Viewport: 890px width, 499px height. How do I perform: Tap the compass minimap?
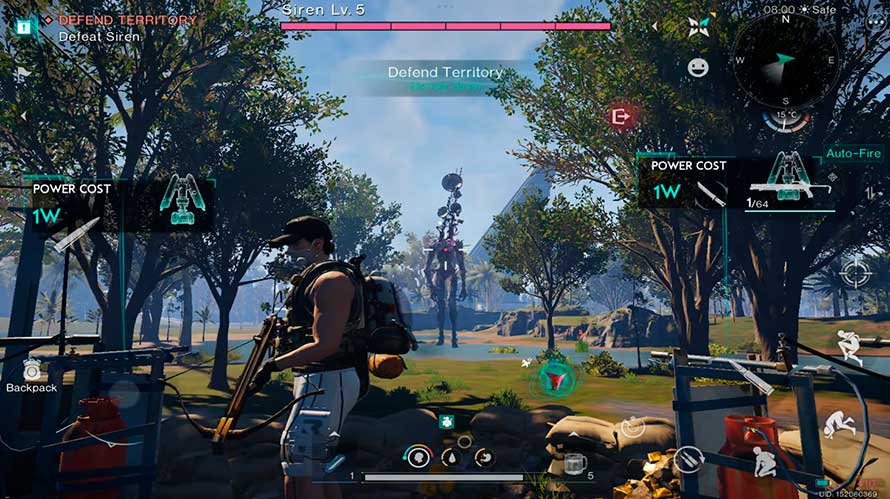(783, 60)
